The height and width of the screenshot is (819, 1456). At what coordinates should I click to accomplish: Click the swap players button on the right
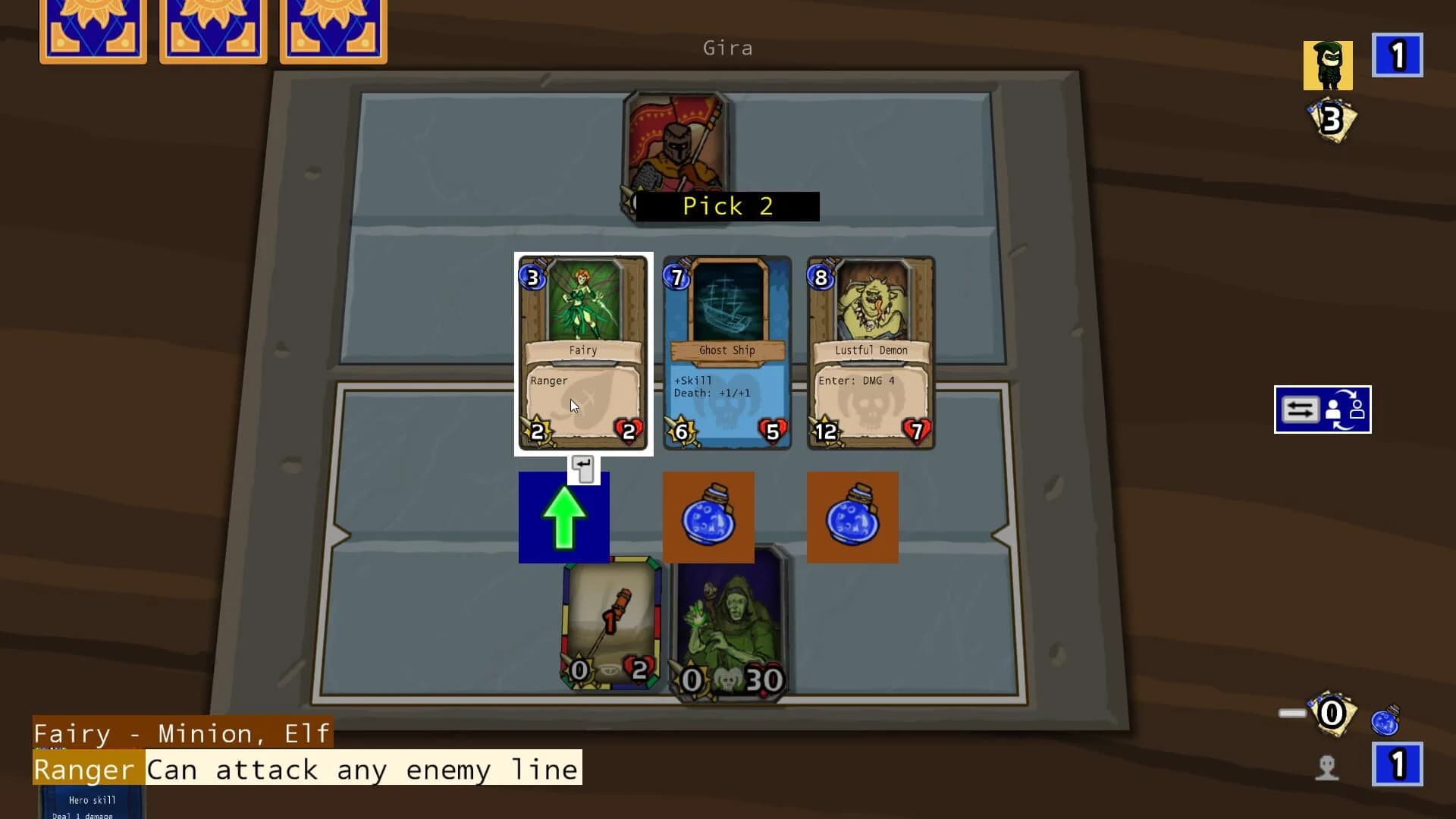click(x=1323, y=409)
